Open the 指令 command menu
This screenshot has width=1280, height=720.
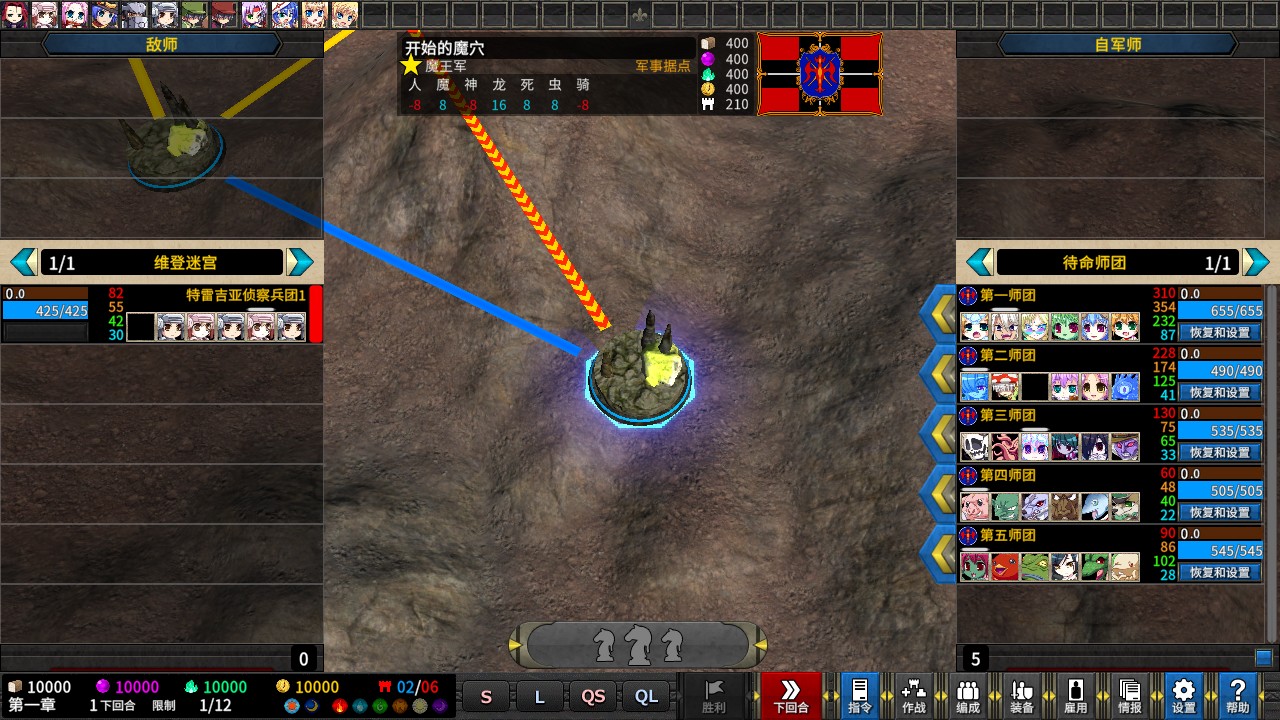(x=859, y=695)
